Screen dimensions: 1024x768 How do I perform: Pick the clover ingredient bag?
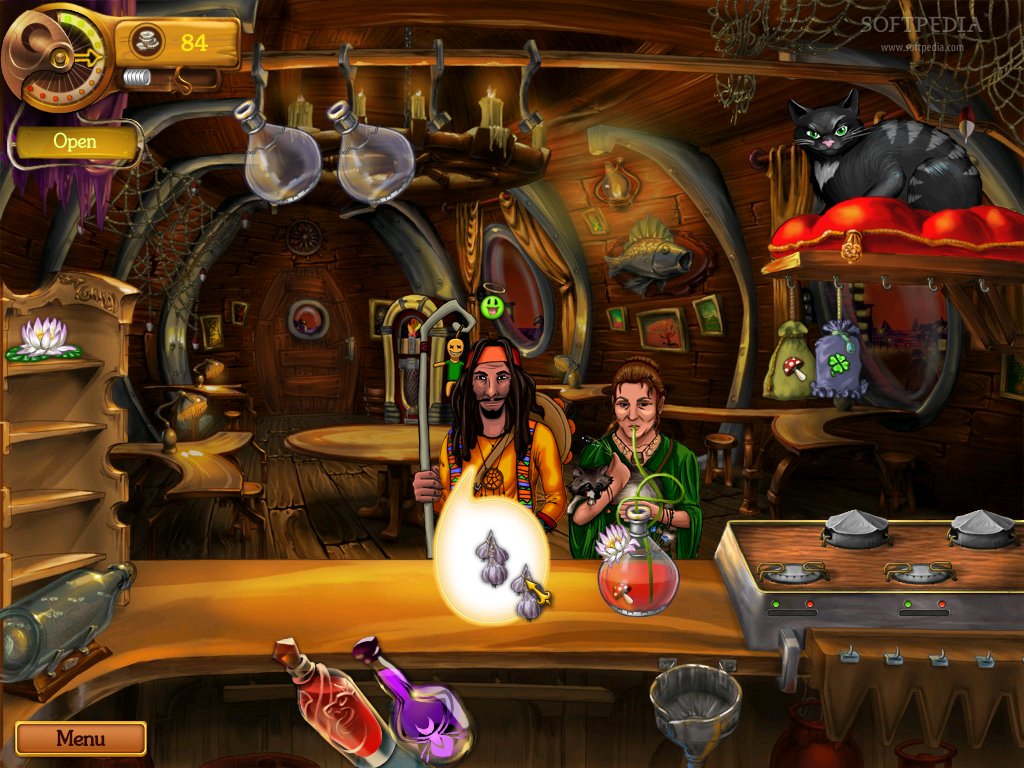click(840, 358)
